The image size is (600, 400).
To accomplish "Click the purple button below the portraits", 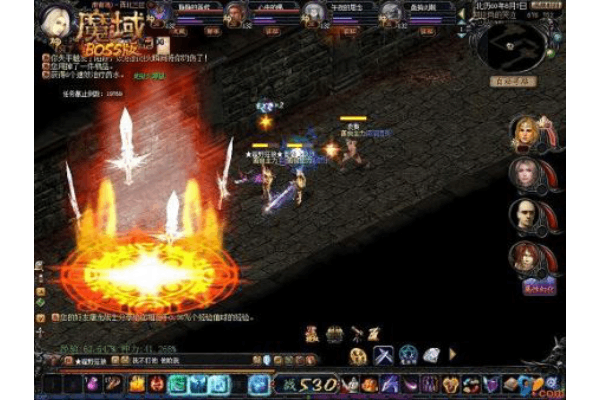I will point(539,286).
